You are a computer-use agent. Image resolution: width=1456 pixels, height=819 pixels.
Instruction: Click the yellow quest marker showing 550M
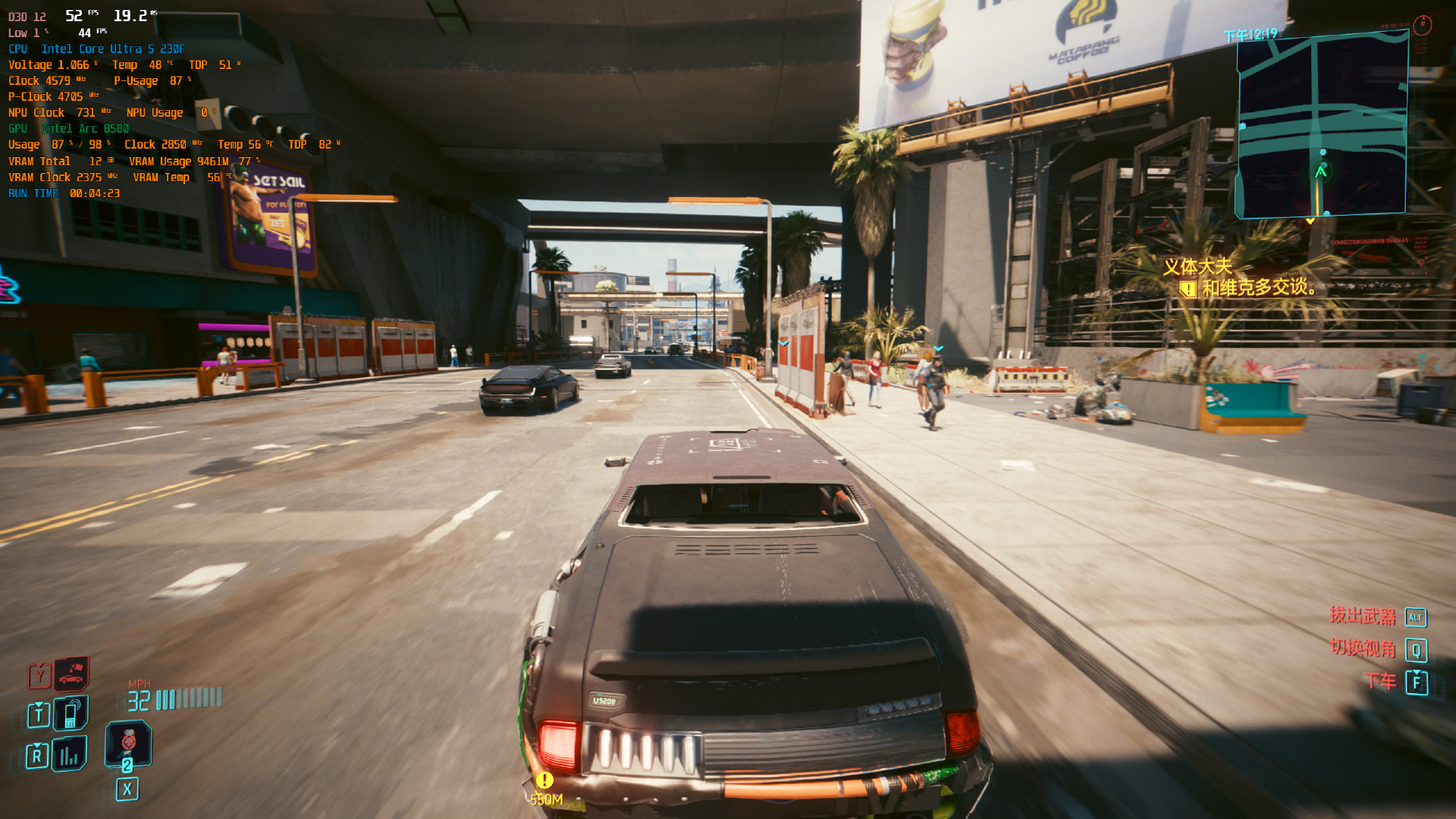[x=544, y=780]
